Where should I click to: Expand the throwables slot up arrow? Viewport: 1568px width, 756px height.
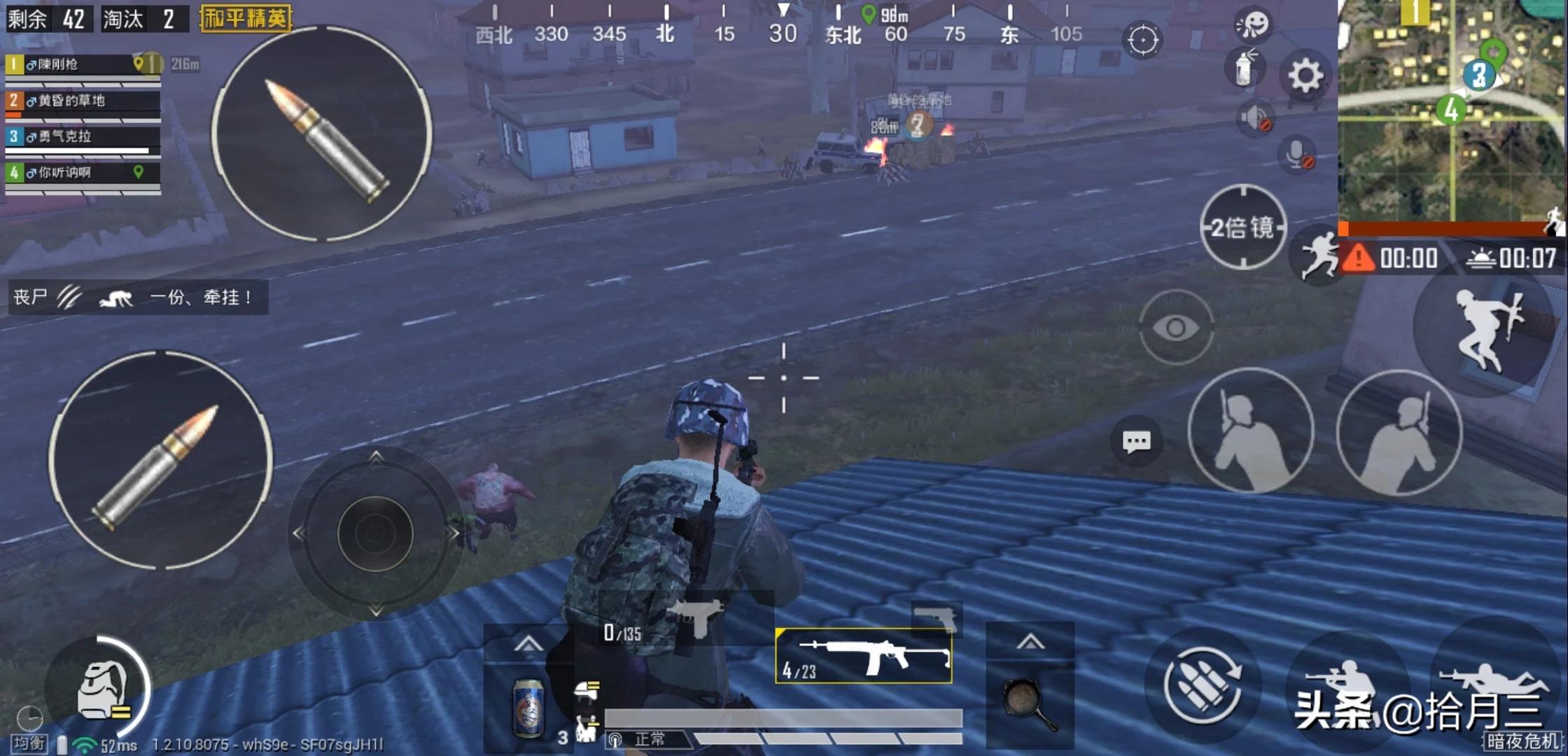coord(1030,642)
